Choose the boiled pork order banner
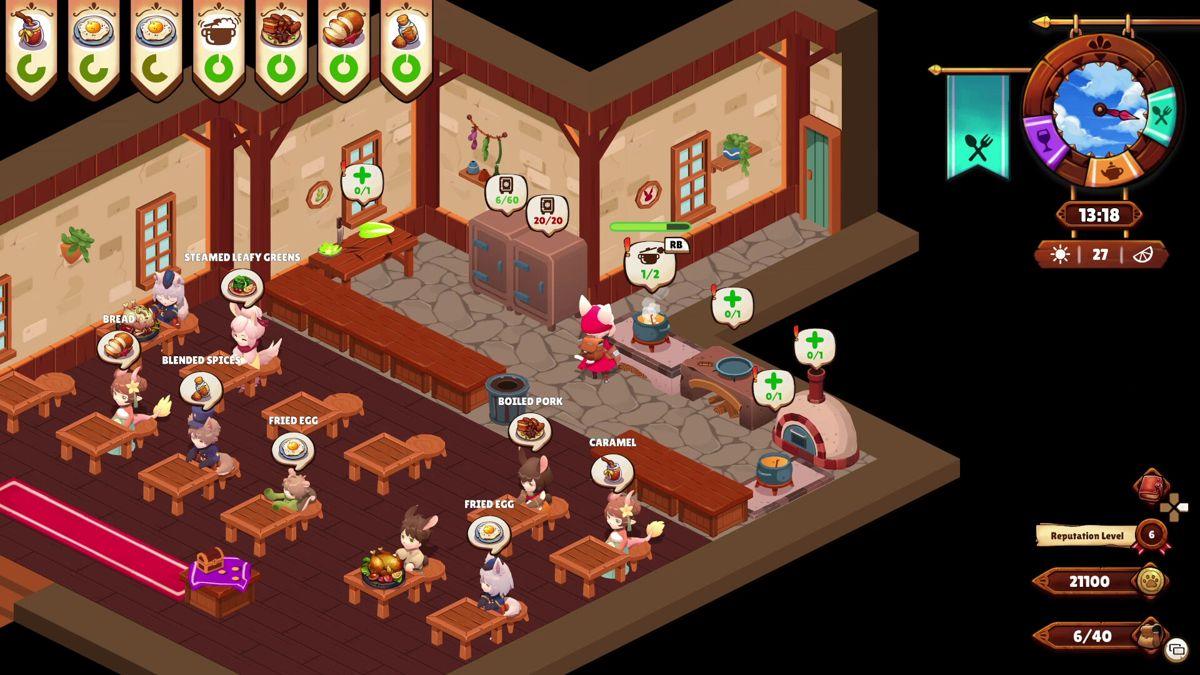This screenshot has height=675, width=1200. point(281,45)
